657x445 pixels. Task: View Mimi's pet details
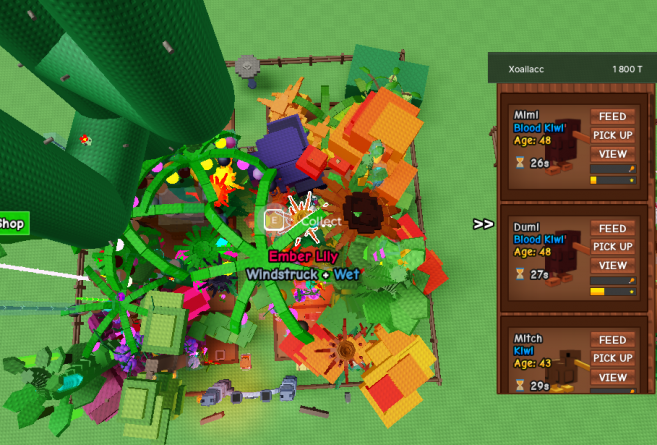click(613, 154)
